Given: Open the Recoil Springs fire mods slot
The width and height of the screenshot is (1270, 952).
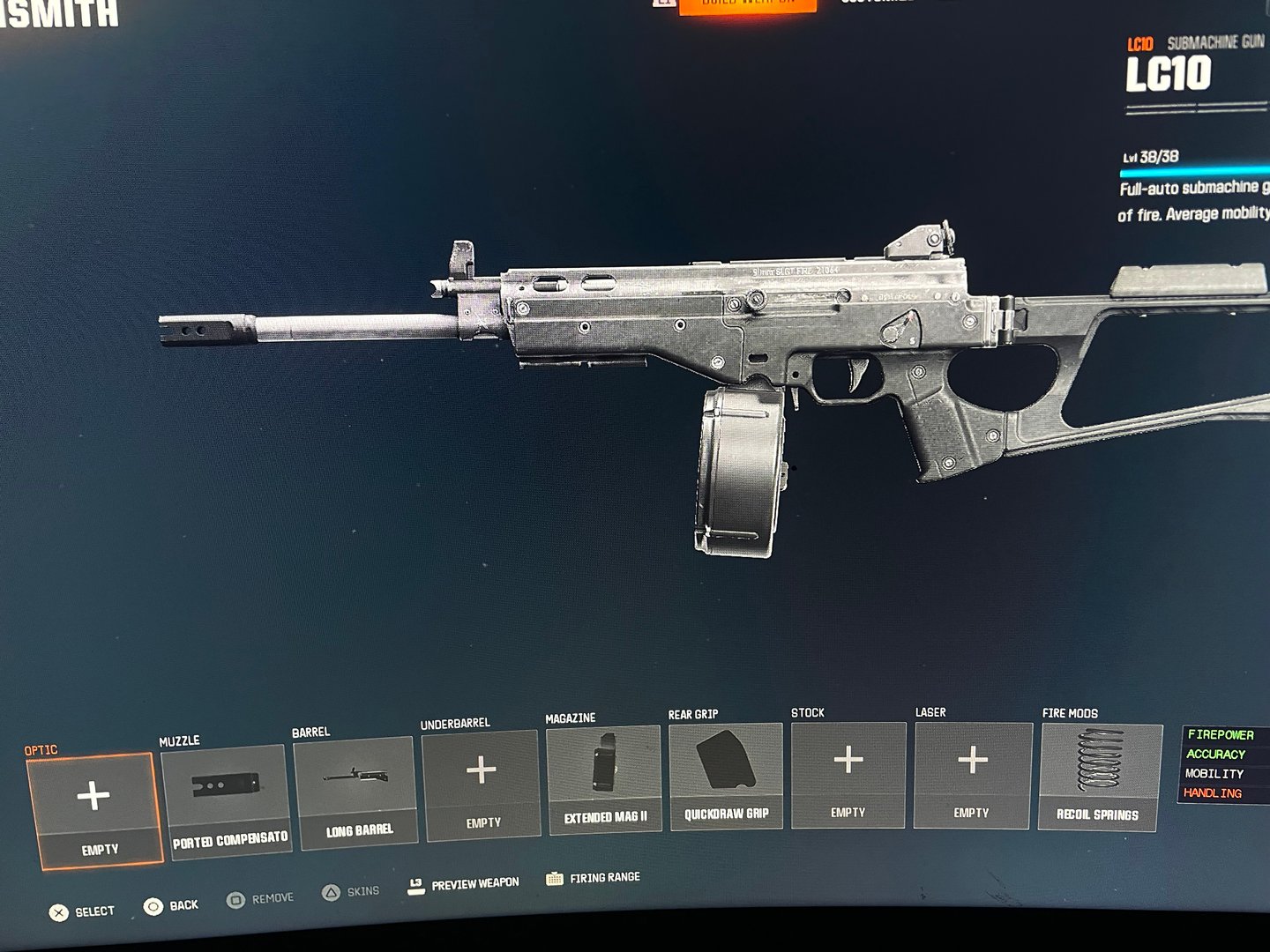Looking at the screenshot, I should [x=1100, y=777].
